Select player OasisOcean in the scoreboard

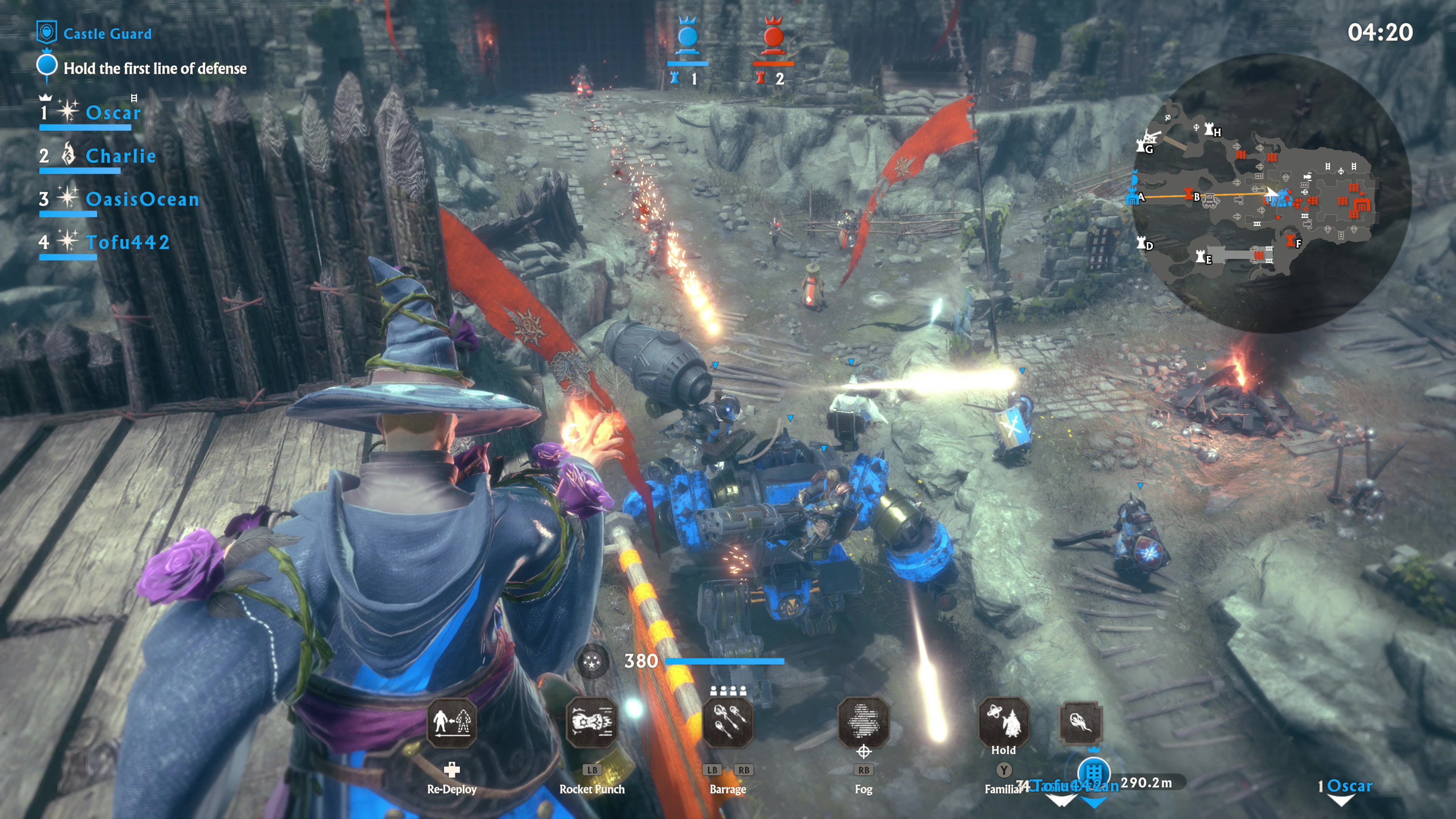click(x=143, y=199)
